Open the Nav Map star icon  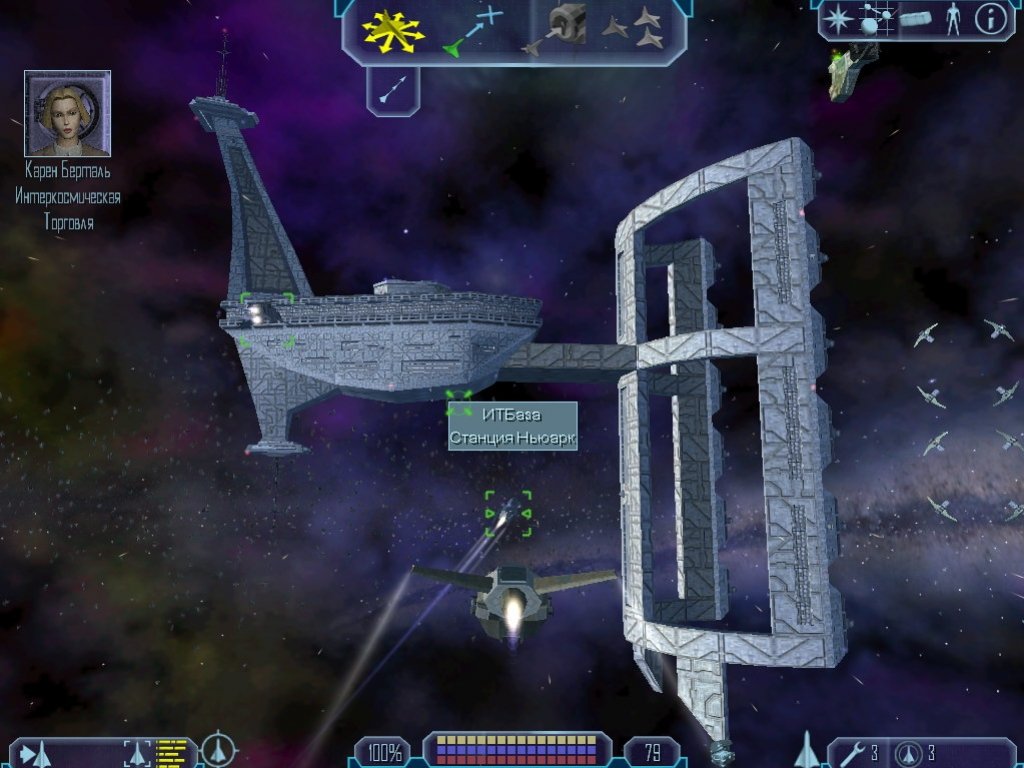pyautogui.click(x=839, y=20)
